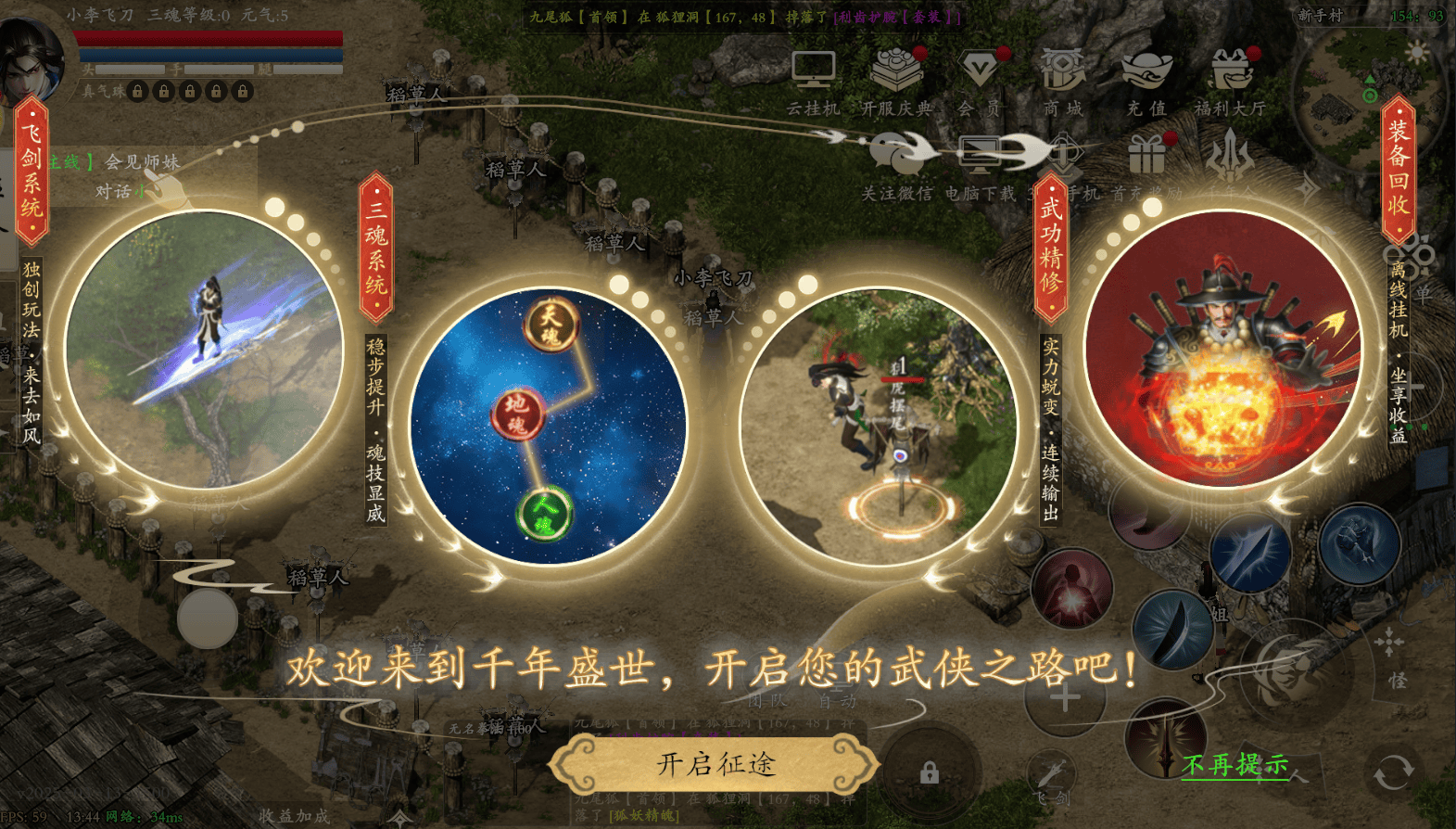Select the 三魂系统 three souls star chart

point(549,426)
